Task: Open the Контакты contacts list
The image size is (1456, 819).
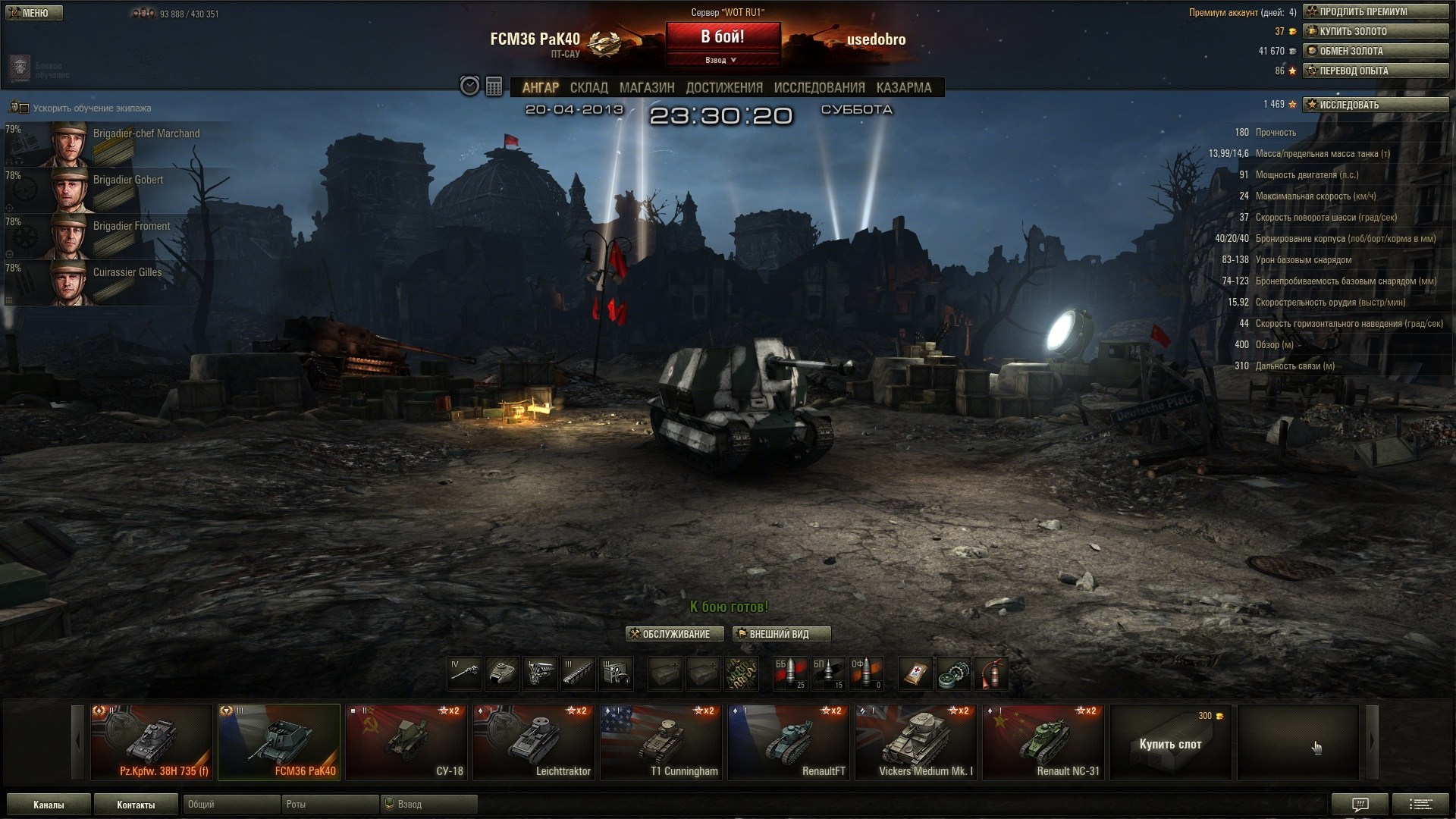Action: click(x=136, y=805)
